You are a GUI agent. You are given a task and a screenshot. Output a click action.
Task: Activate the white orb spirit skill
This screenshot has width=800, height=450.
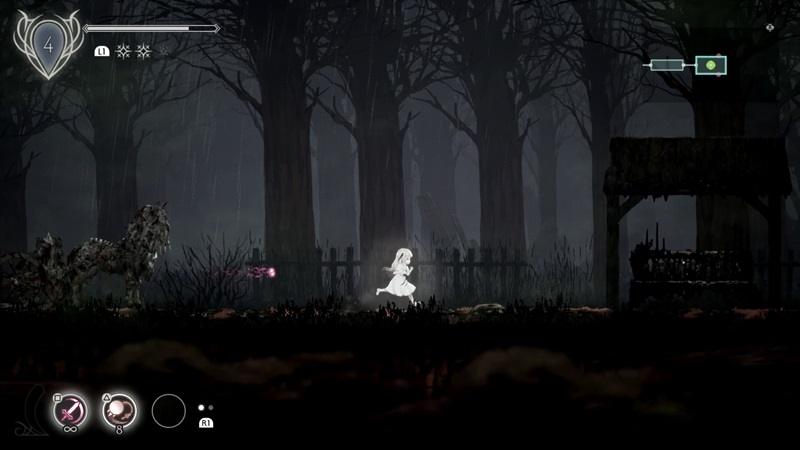click(x=119, y=410)
